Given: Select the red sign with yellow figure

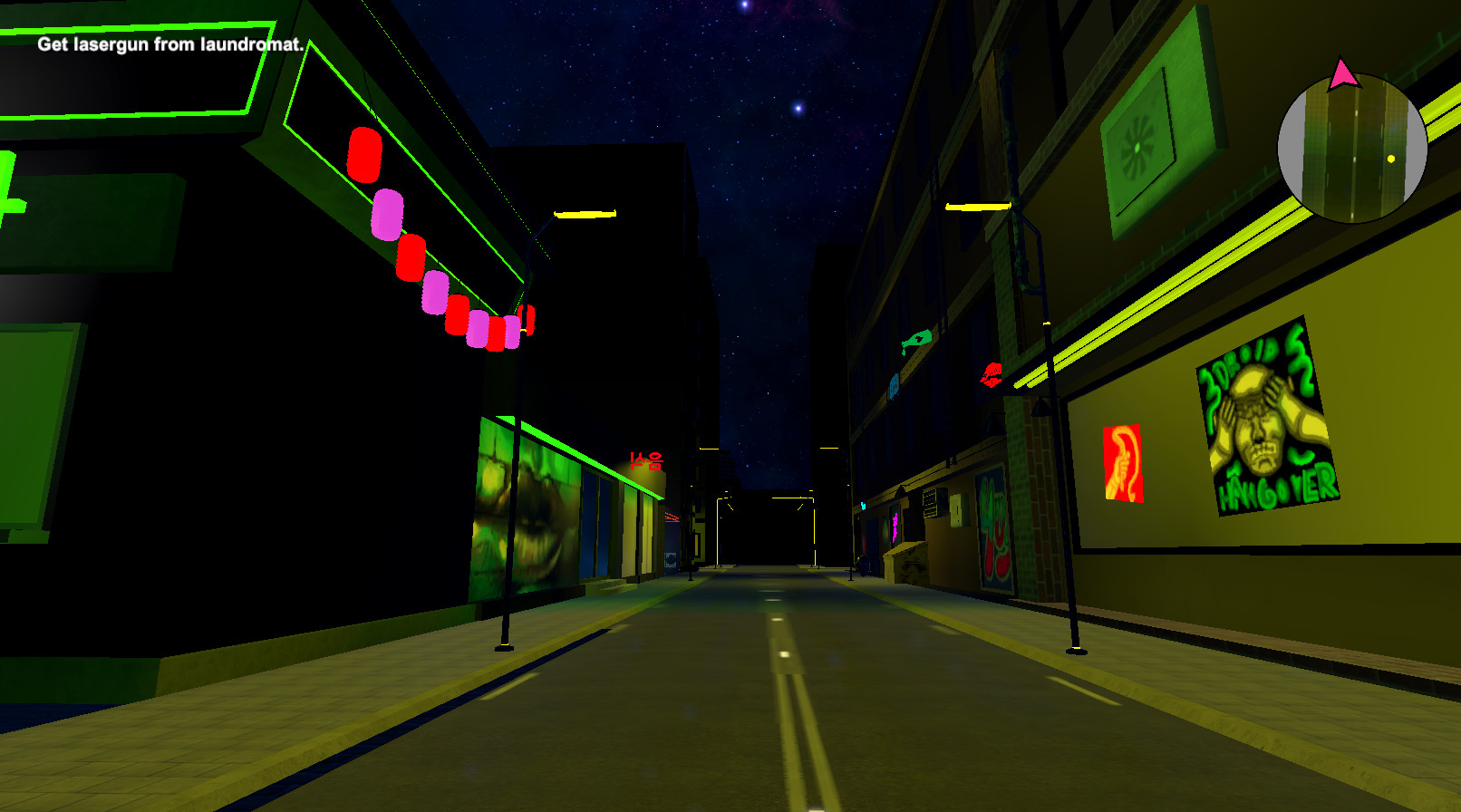Looking at the screenshot, I should 1122,462.
